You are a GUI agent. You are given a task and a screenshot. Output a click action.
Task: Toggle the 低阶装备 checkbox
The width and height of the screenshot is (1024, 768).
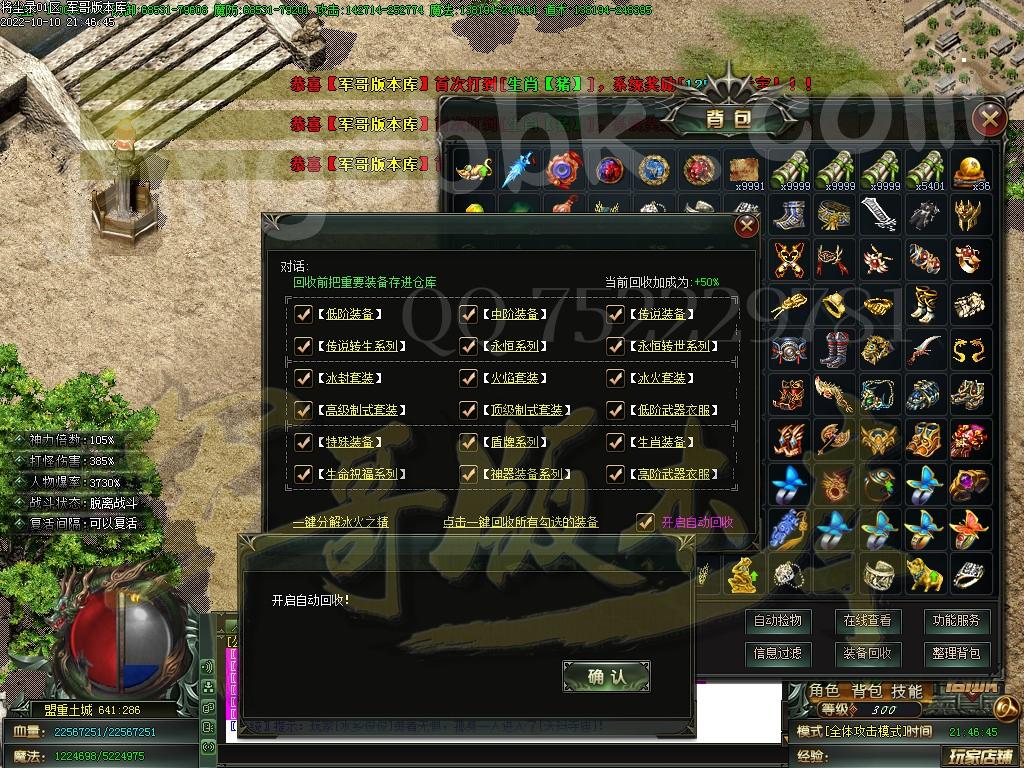tap(304, 314)
